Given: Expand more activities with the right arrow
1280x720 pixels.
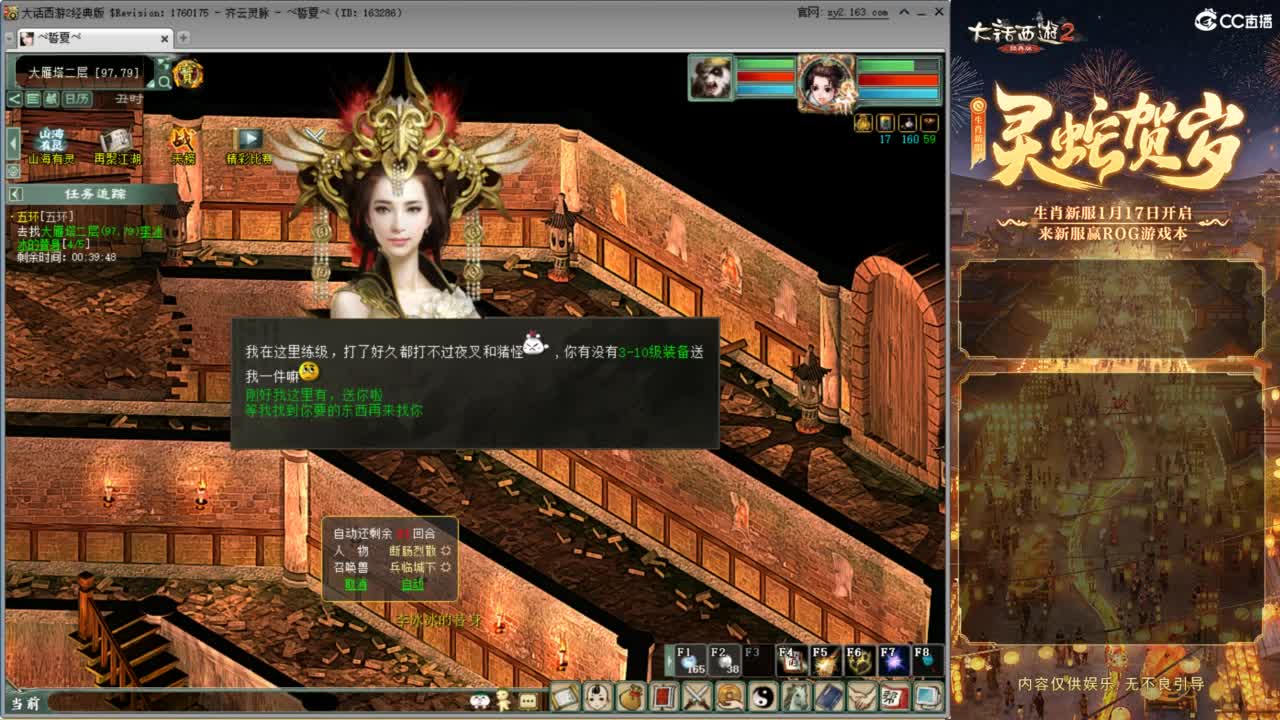Looking at the screenshot, I should (x=250, y=137).
